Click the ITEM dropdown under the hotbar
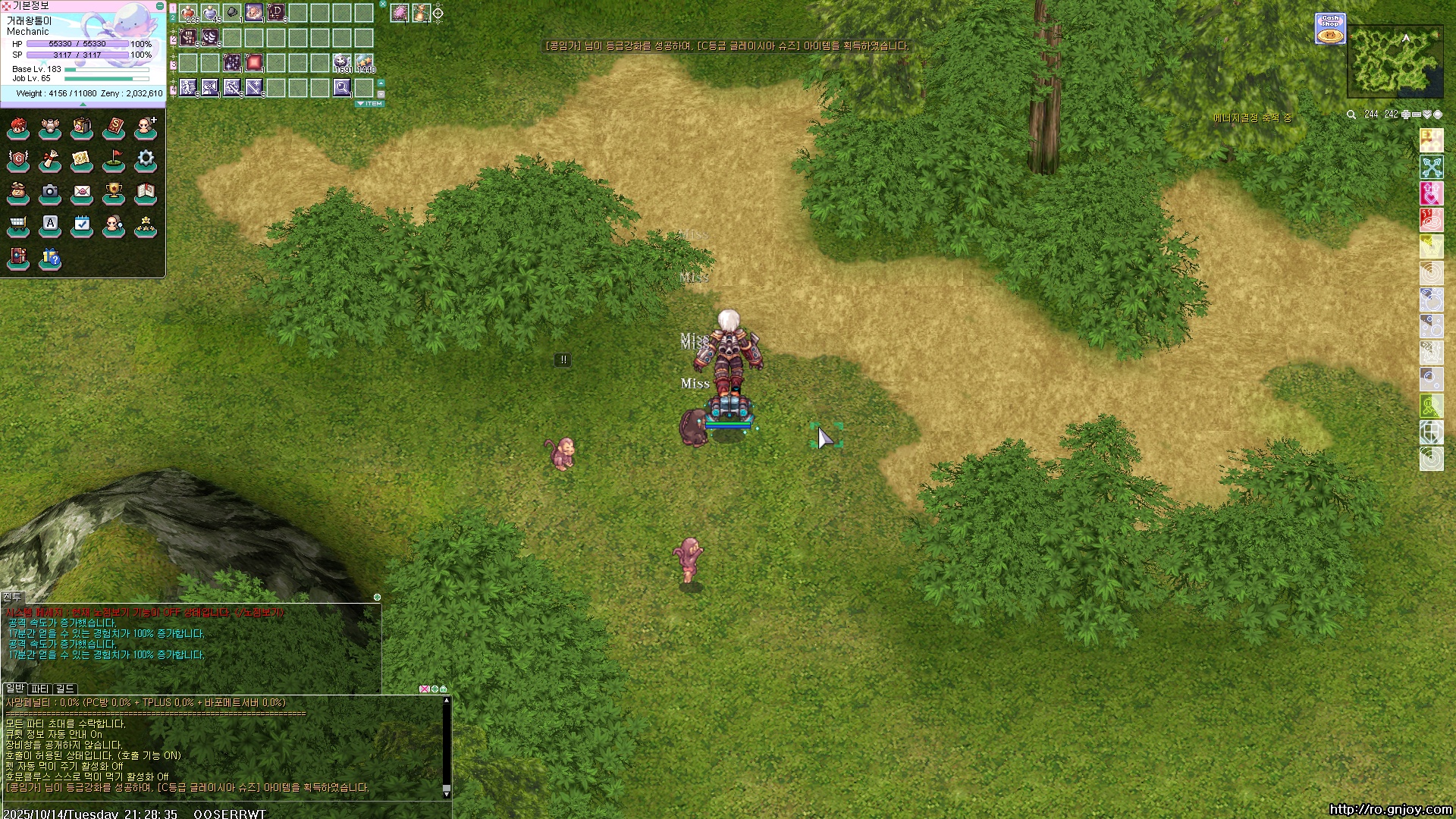 coord(370,104)
